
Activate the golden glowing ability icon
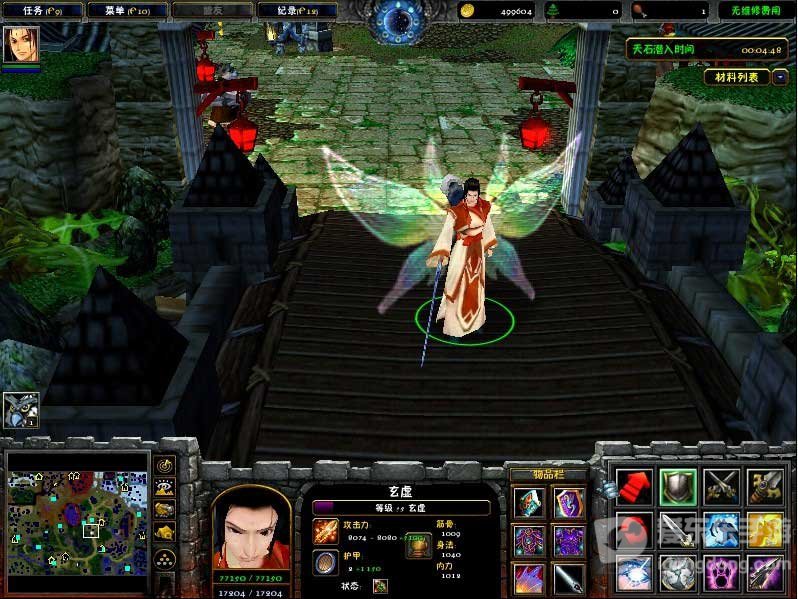[765, 530]
